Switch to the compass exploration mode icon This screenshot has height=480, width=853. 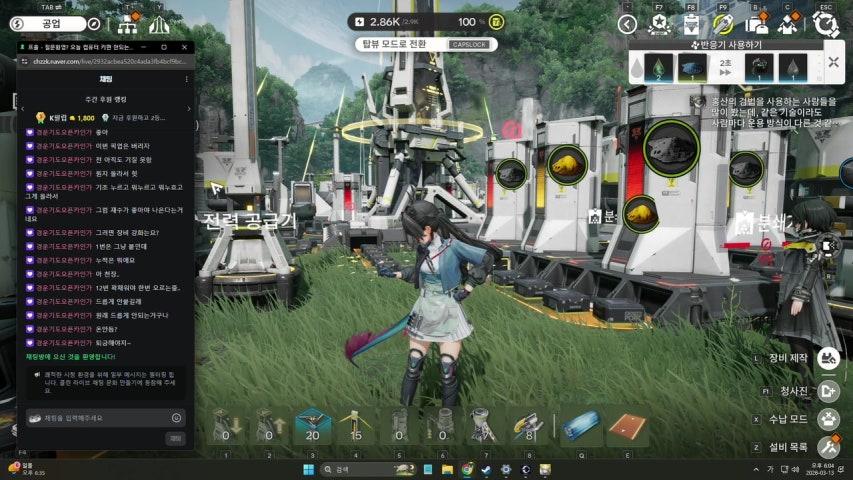pos(93,23)
